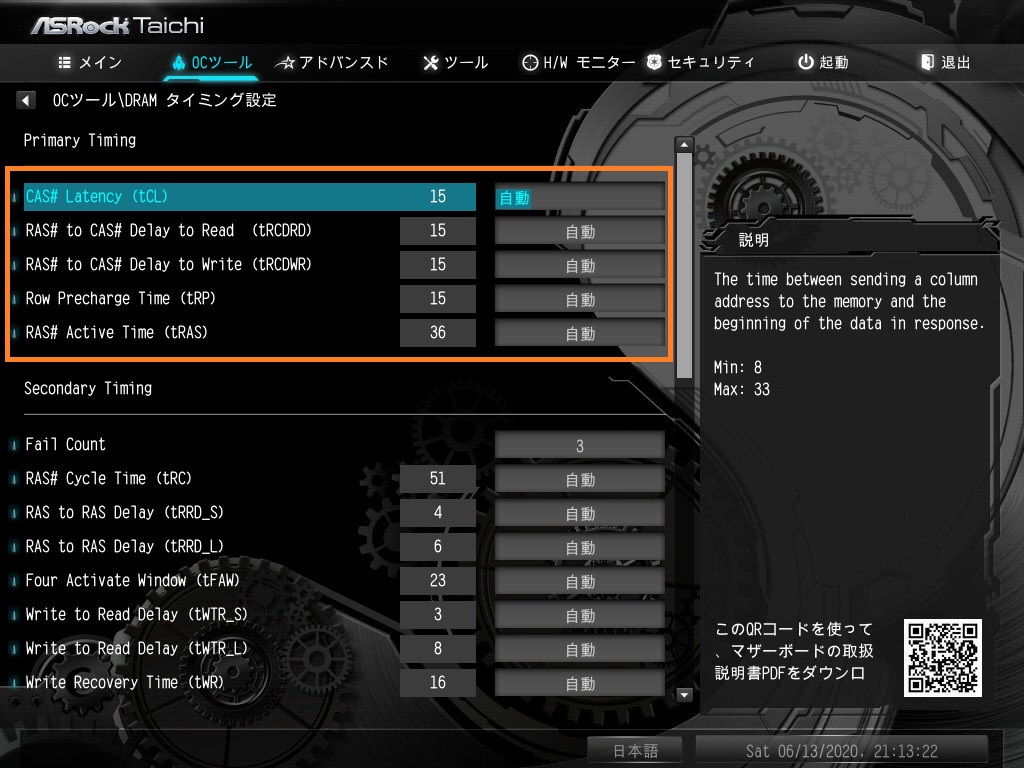The width and height of the screenshot is (1024, 768).
Task: Click the back arrow beside the breadcrumb
Action: (x=27, y=100)
